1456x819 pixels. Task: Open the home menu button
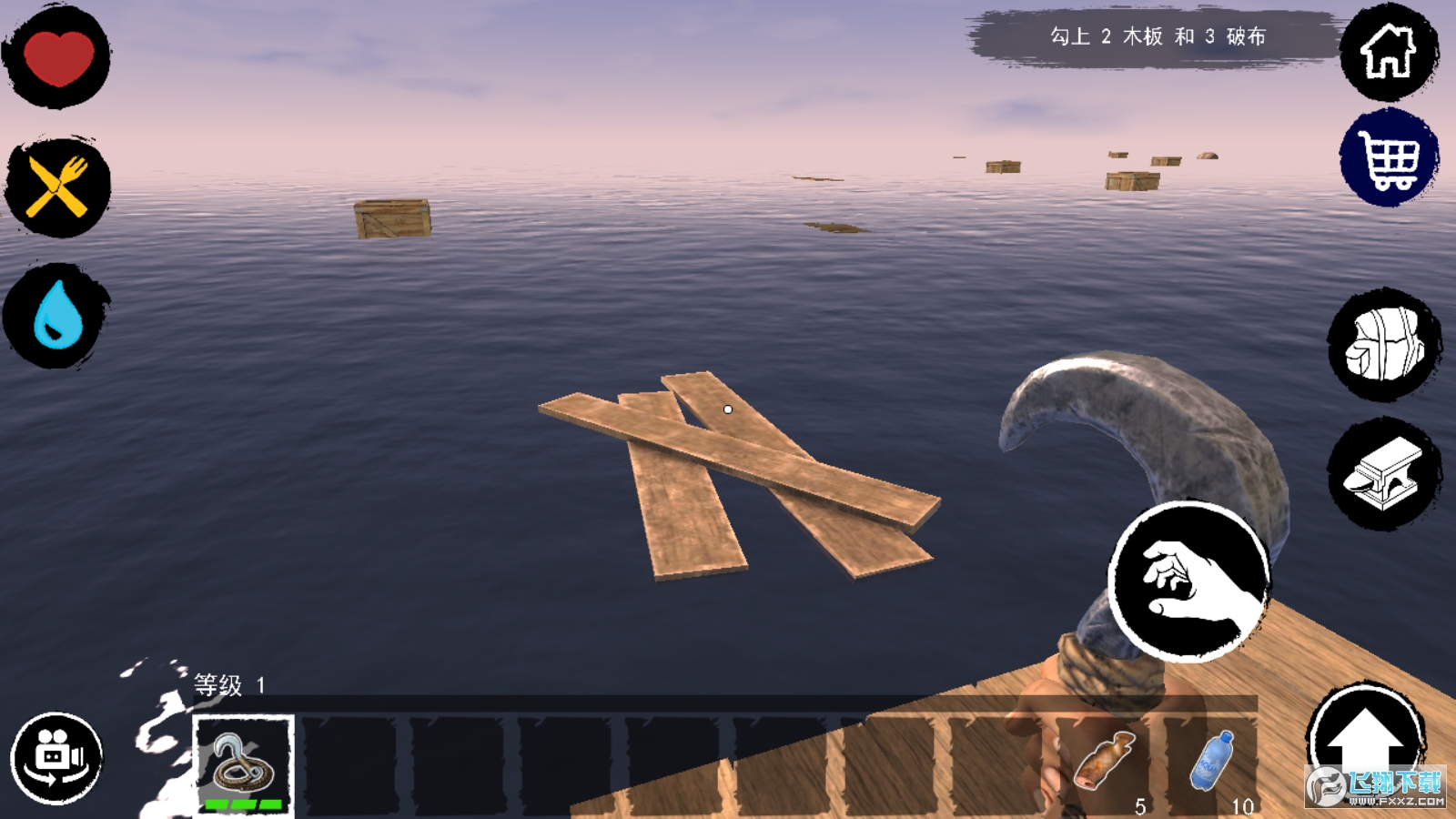click(x=1388, y=52)
